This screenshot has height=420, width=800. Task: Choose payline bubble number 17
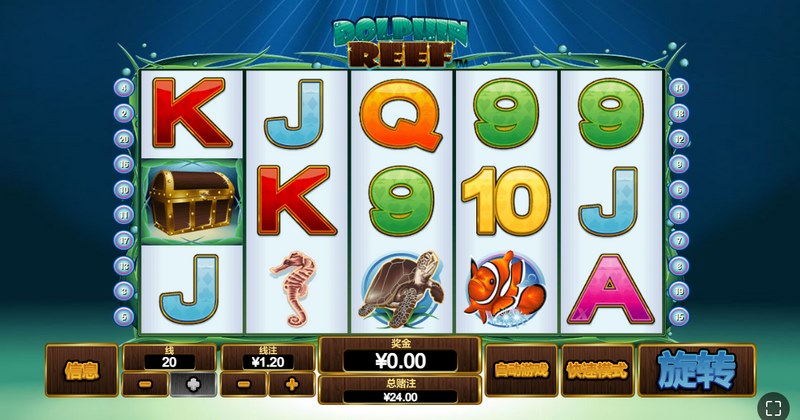point(125,240)
